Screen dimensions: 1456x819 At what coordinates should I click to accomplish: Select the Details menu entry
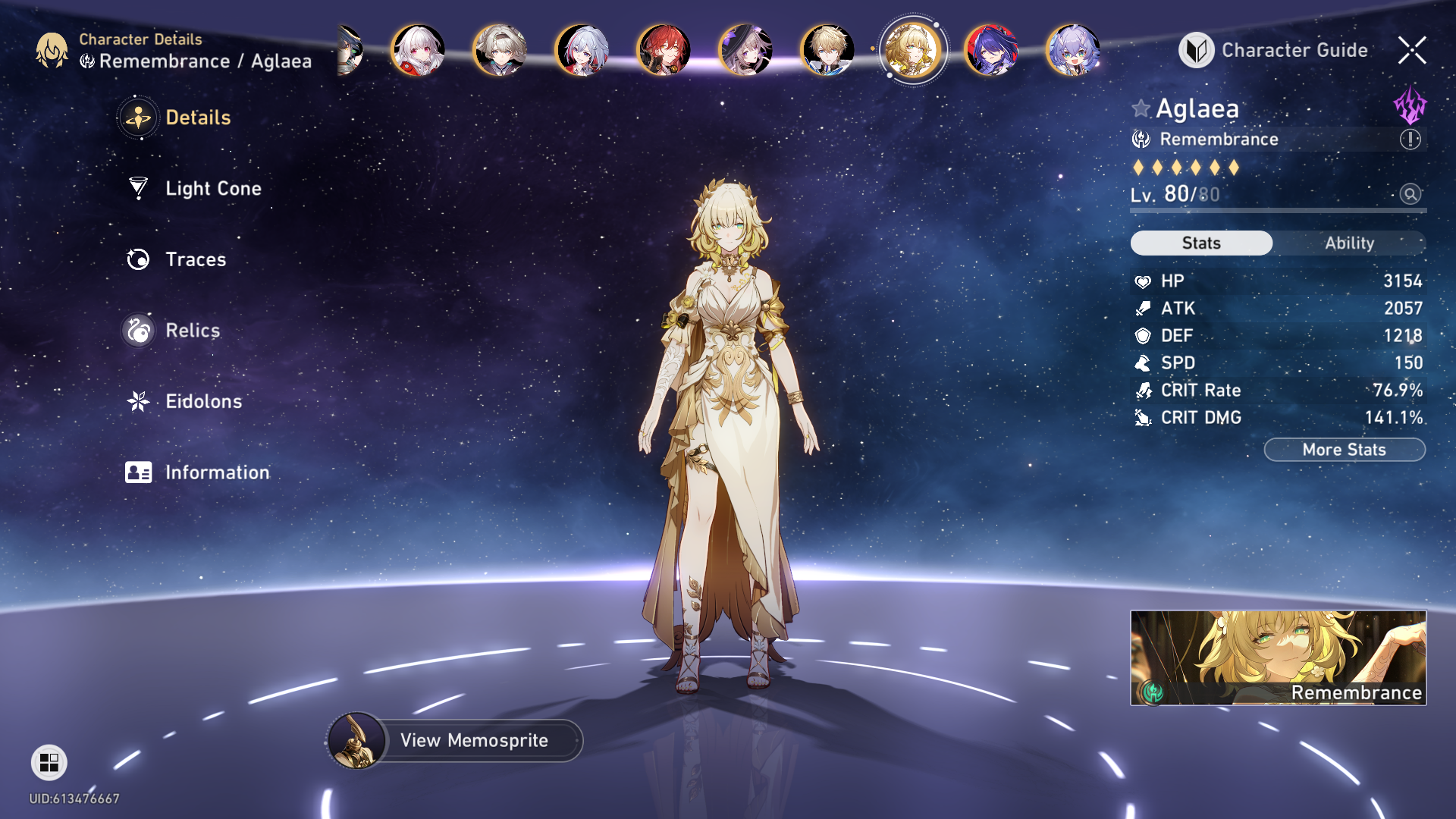[x=197, y=118]
